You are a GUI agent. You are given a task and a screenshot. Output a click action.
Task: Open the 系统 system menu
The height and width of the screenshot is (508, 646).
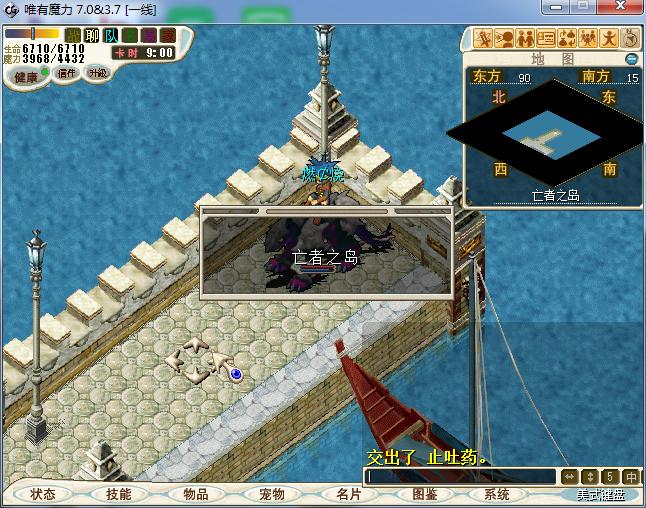pyautogui.click(x=497, y=494)
